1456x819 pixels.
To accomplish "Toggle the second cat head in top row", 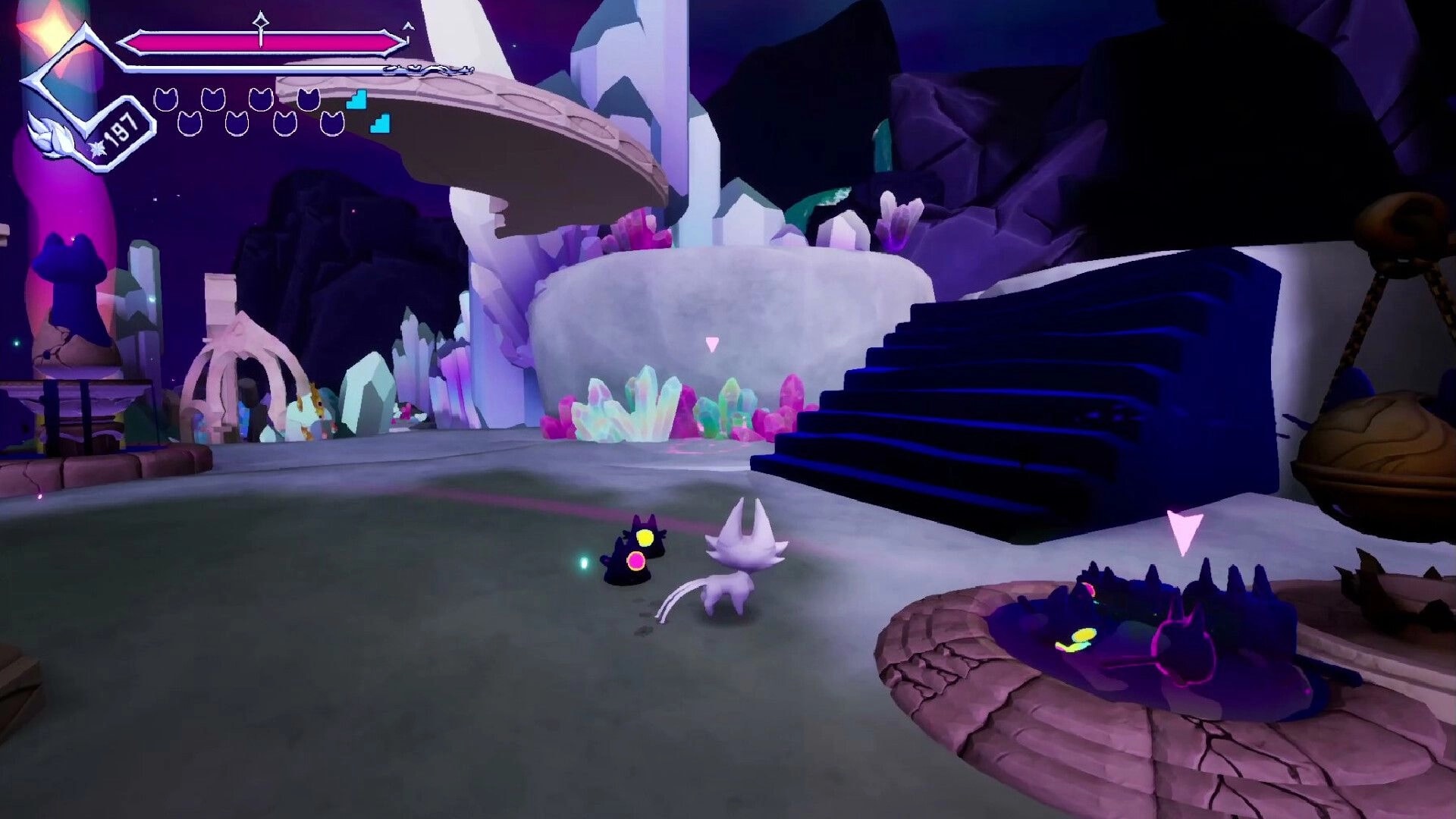I will tap(213, 99).
